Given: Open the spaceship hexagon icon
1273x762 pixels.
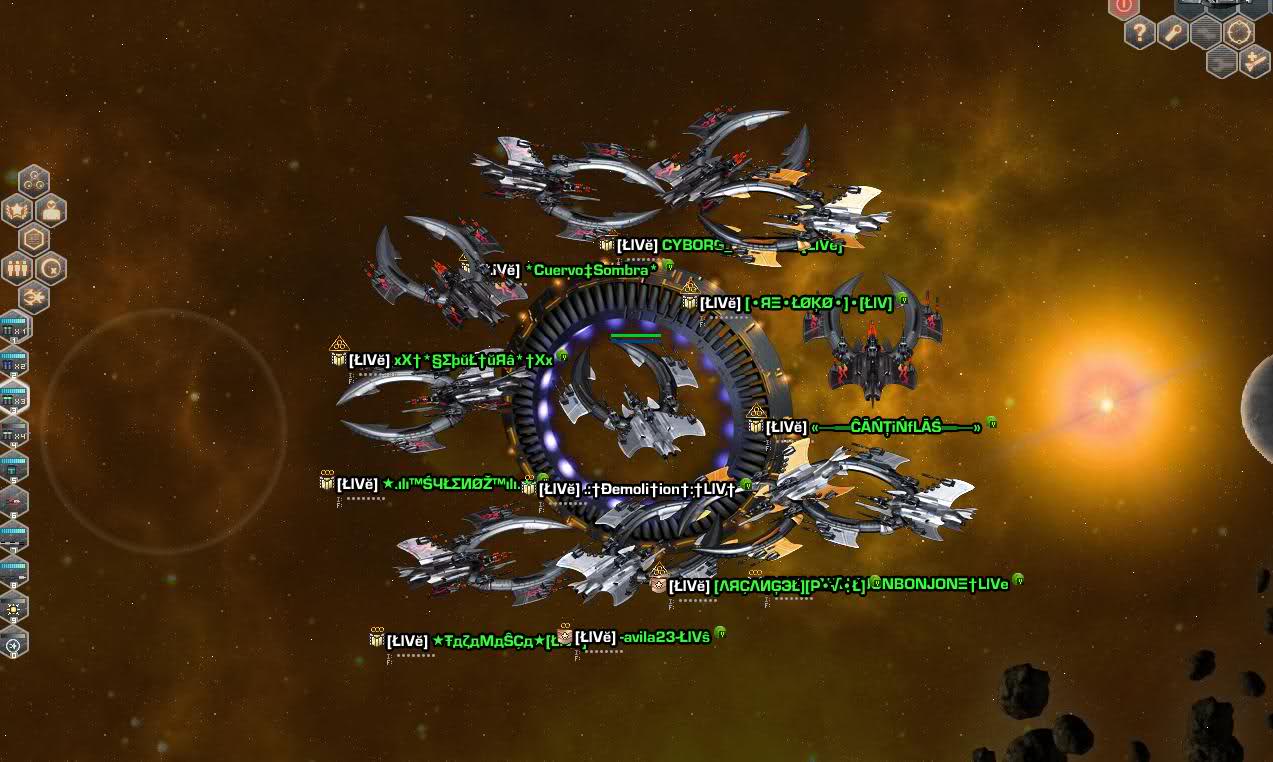Looking at the screenshot, I should click(x=34, y=297).
